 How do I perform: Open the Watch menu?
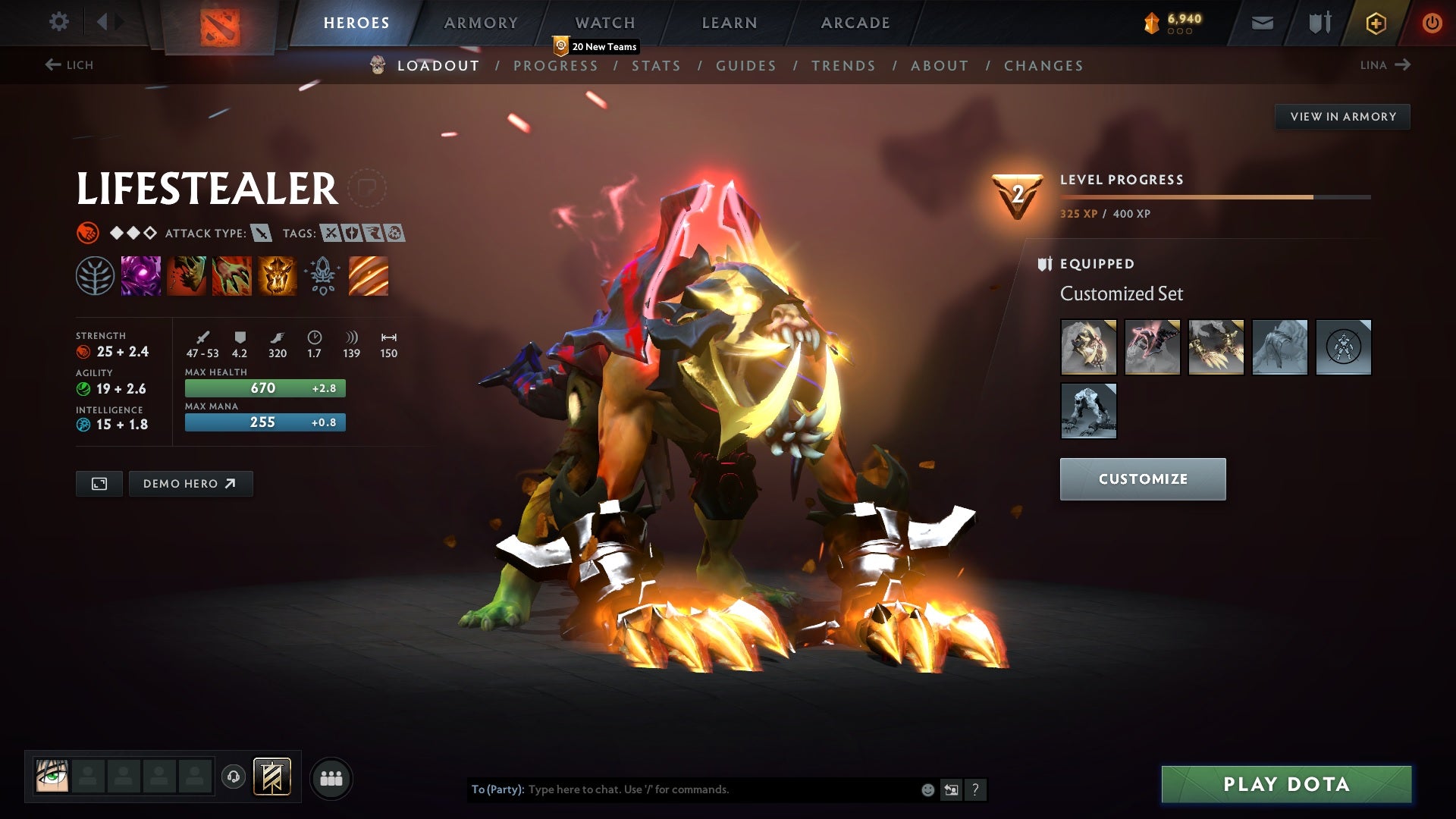606,22
